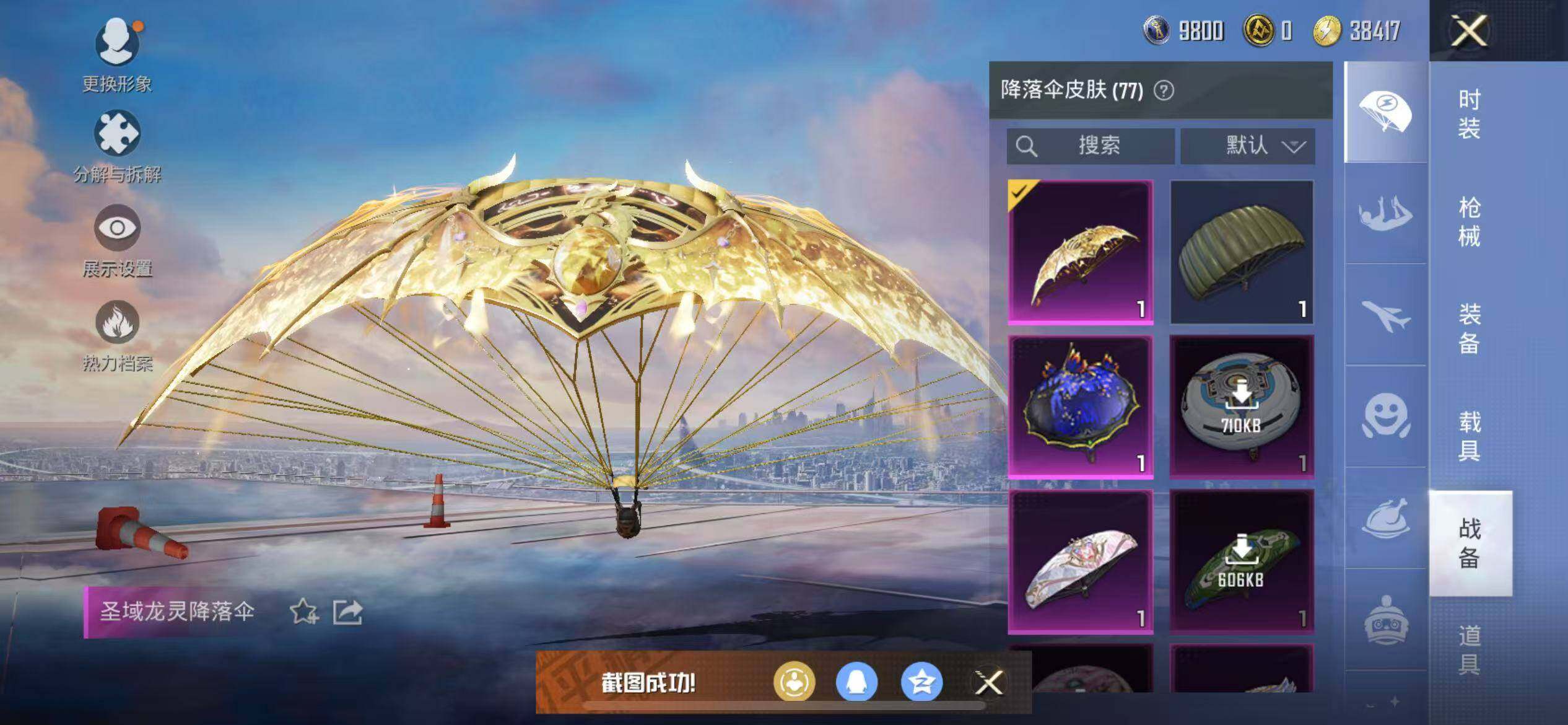The width and height of the screenshot is (1568, 725).
Task: Open 分解与拆解 puzzle piece option
Action: 117,146
